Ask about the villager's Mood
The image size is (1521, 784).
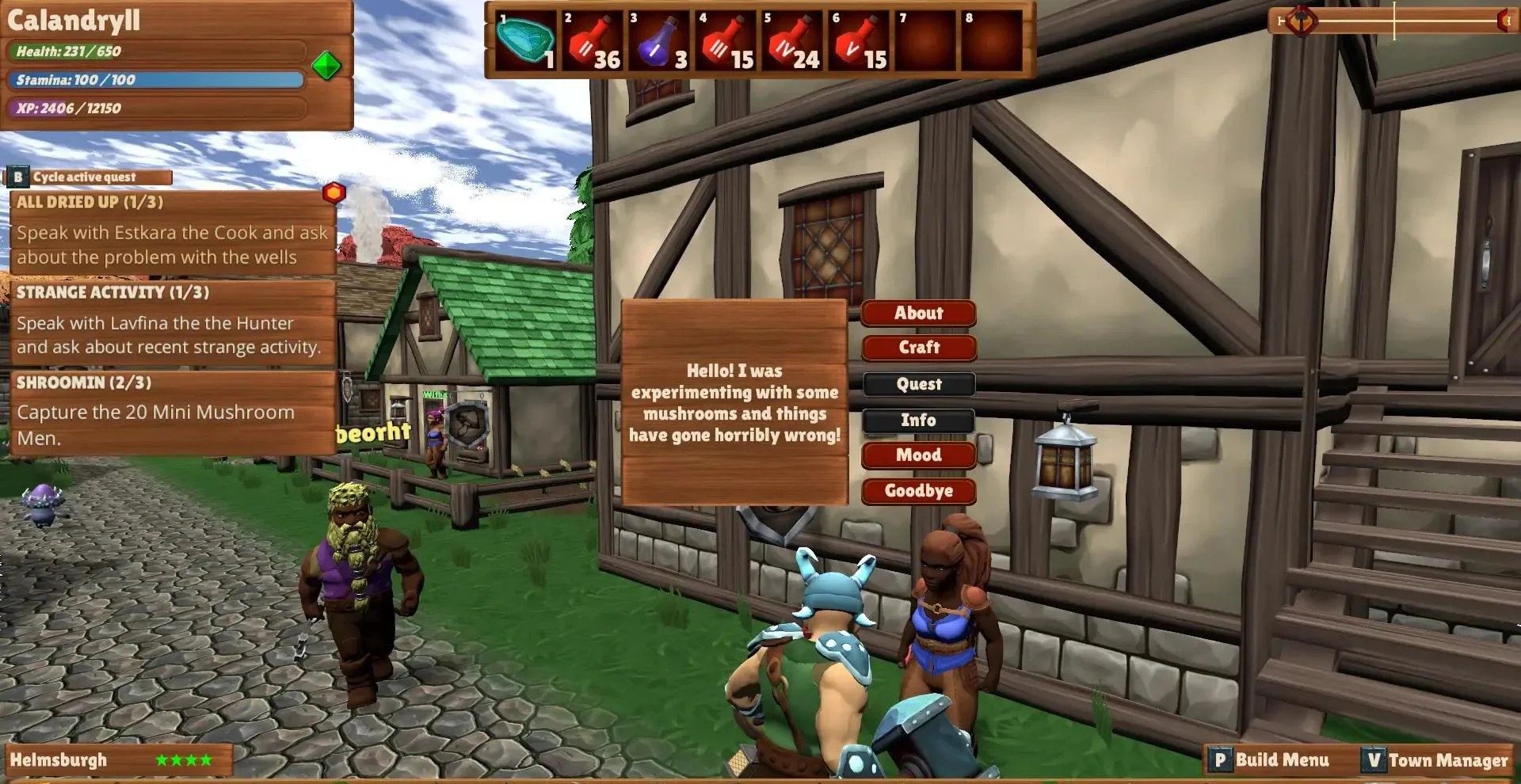pos(918,455)
